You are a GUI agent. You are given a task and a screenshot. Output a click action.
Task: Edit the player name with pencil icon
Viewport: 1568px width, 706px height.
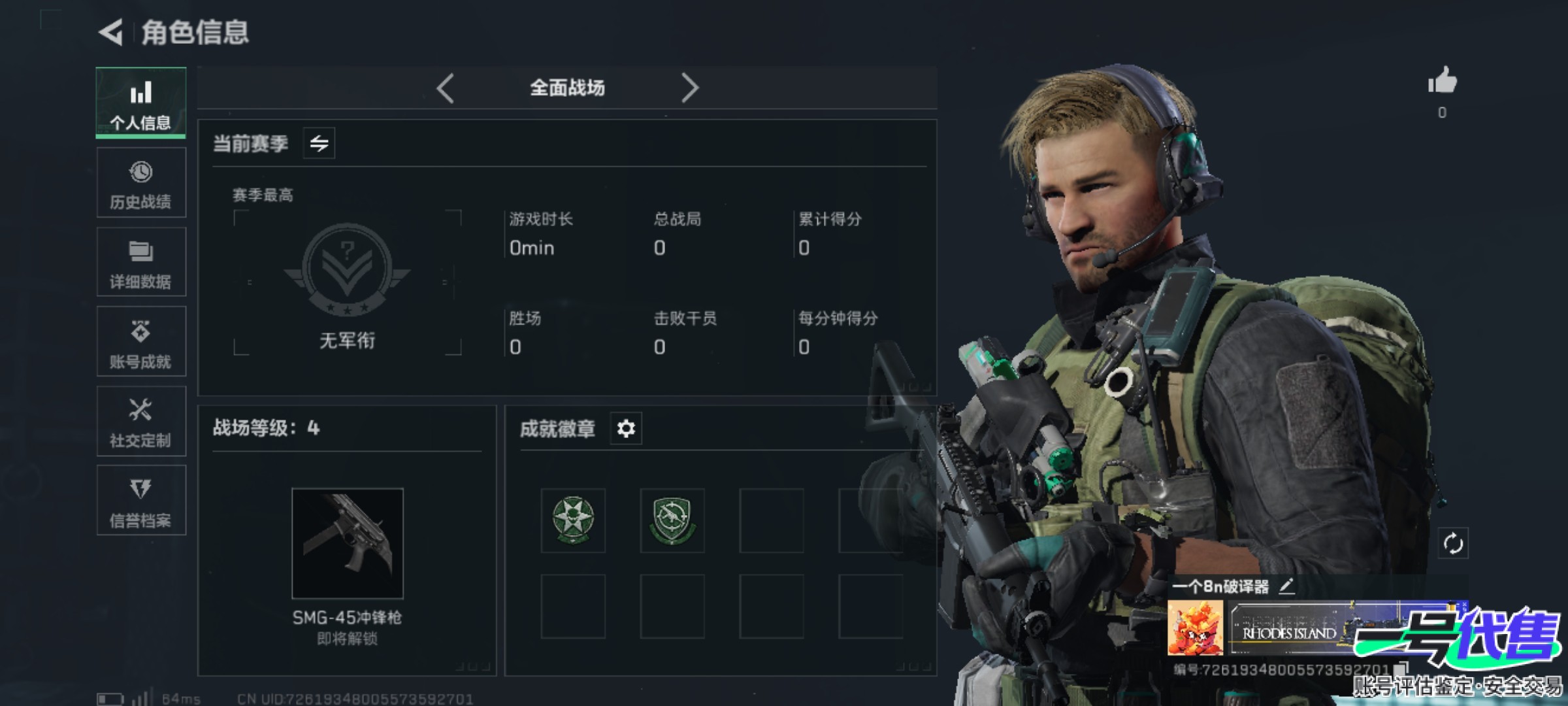click(1286, 586)
